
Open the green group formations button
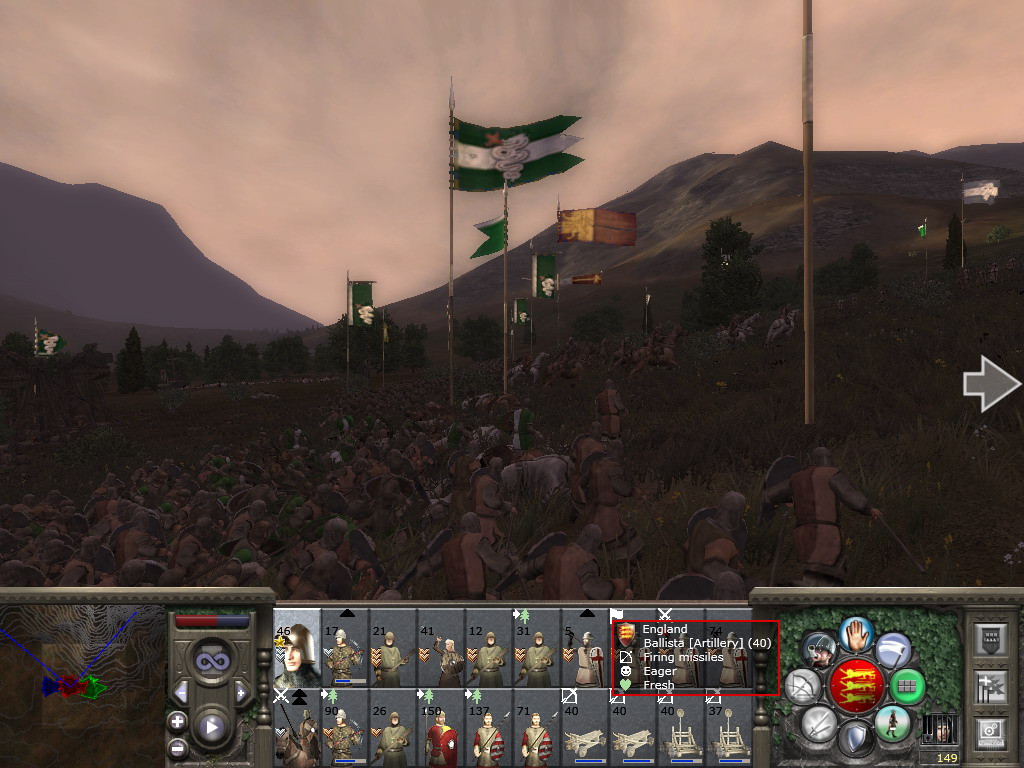[x=907, y=686]
